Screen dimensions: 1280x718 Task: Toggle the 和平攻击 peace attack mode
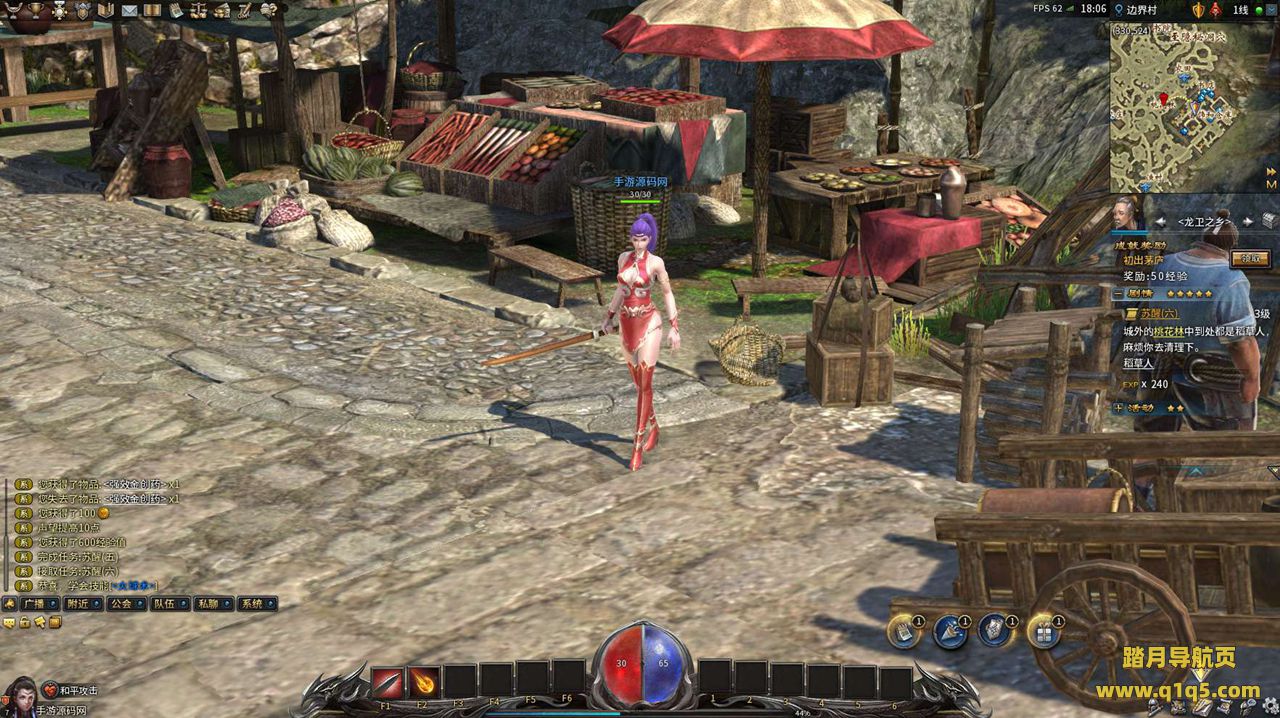point(78,691)
